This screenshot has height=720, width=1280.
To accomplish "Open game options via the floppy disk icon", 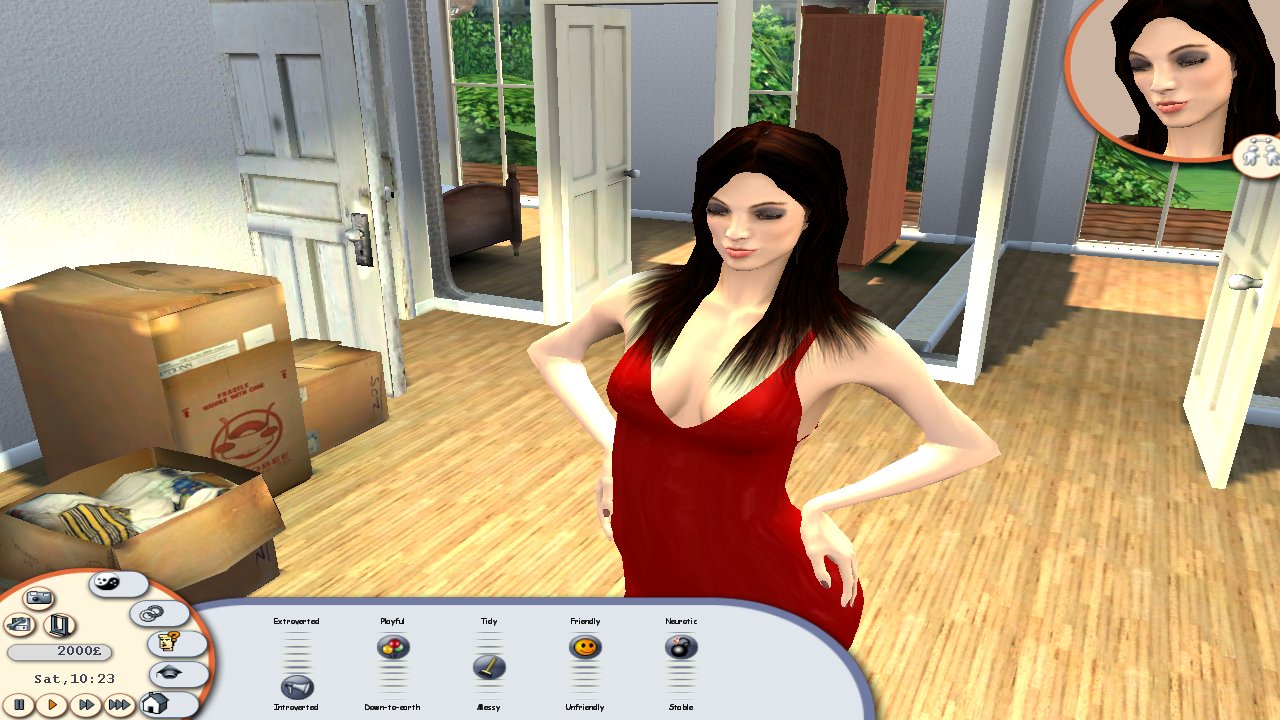I will 20,623.
